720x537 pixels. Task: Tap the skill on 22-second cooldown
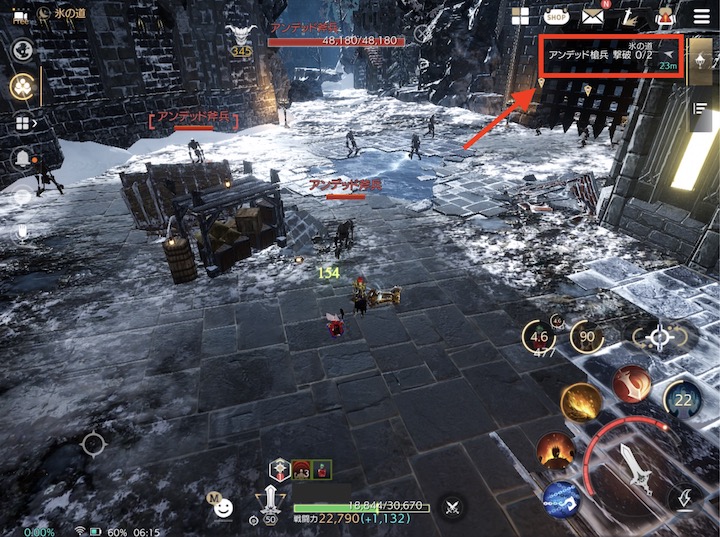coord(683,400)
